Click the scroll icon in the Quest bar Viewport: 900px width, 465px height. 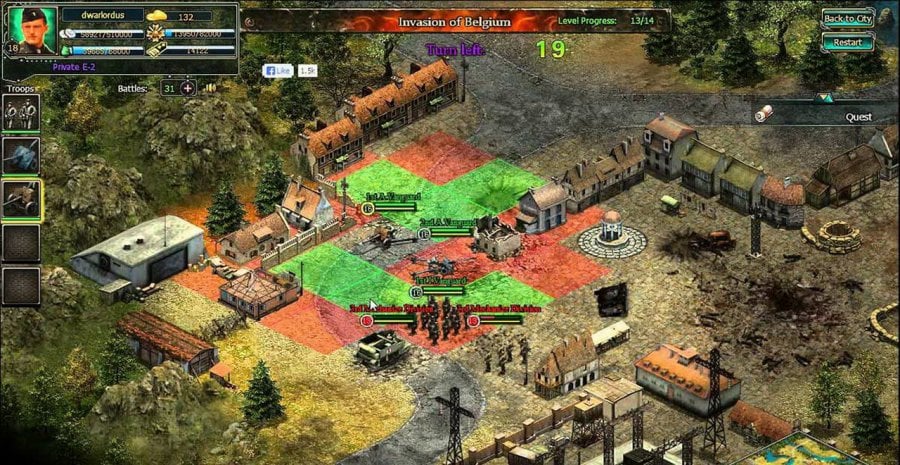pyautogui.click(x=764, y=115)
